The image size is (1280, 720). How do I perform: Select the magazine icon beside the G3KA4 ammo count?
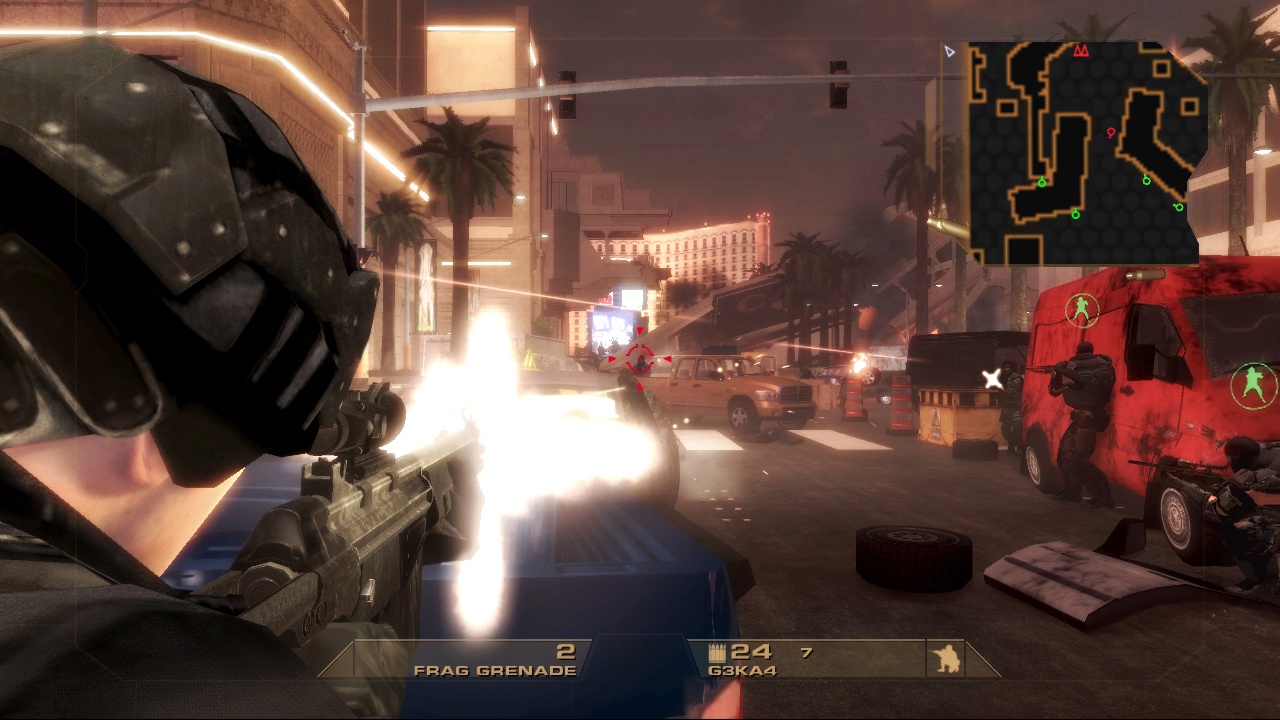717,651
